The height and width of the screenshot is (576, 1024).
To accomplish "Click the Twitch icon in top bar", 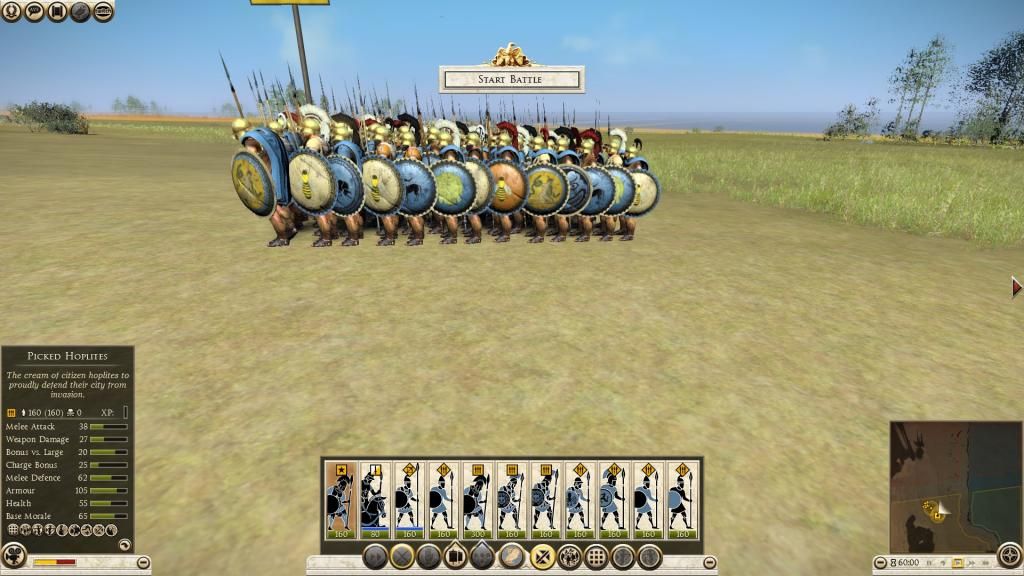I will 103,12.
